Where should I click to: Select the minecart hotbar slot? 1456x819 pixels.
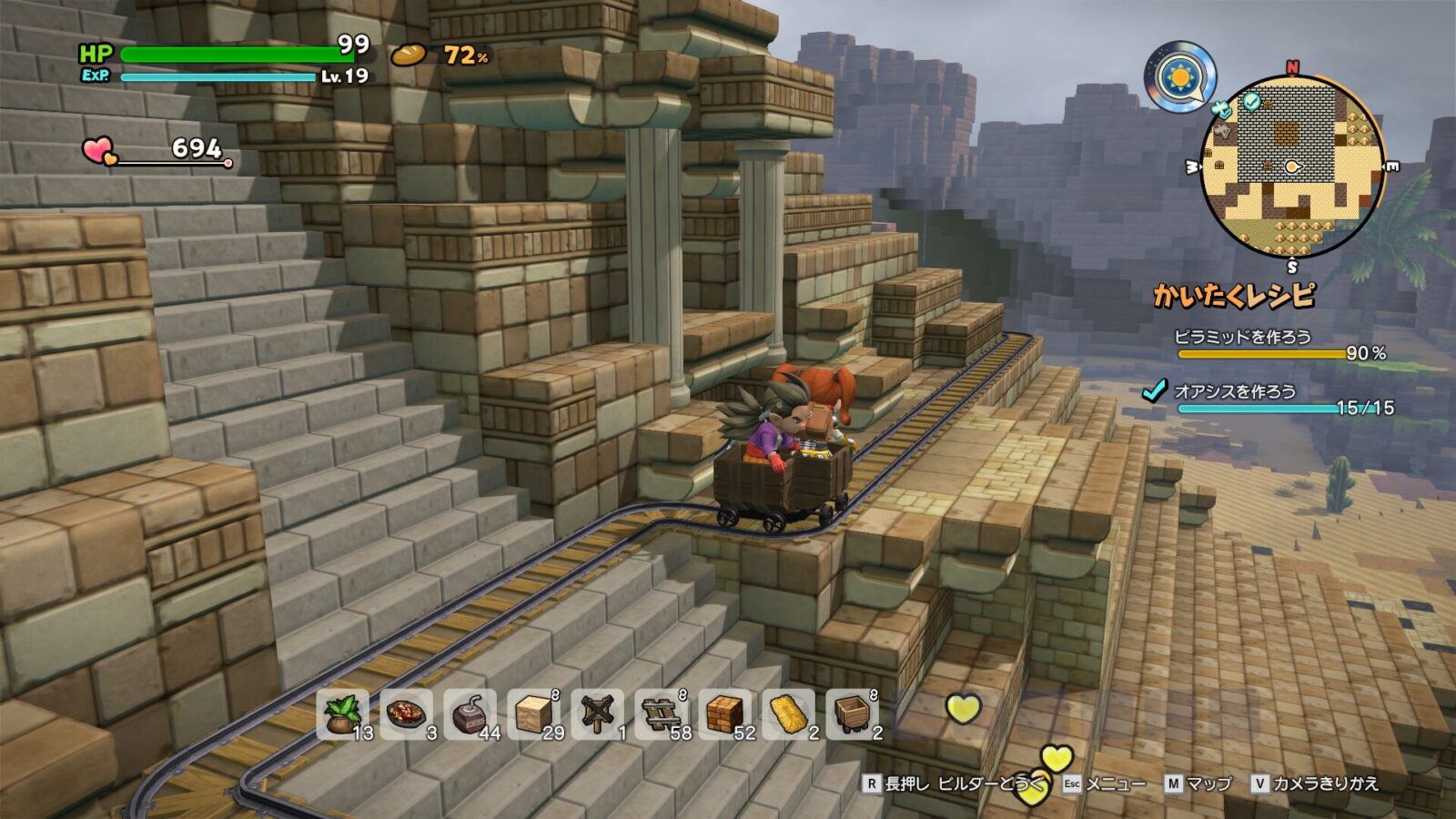[852, 713]
